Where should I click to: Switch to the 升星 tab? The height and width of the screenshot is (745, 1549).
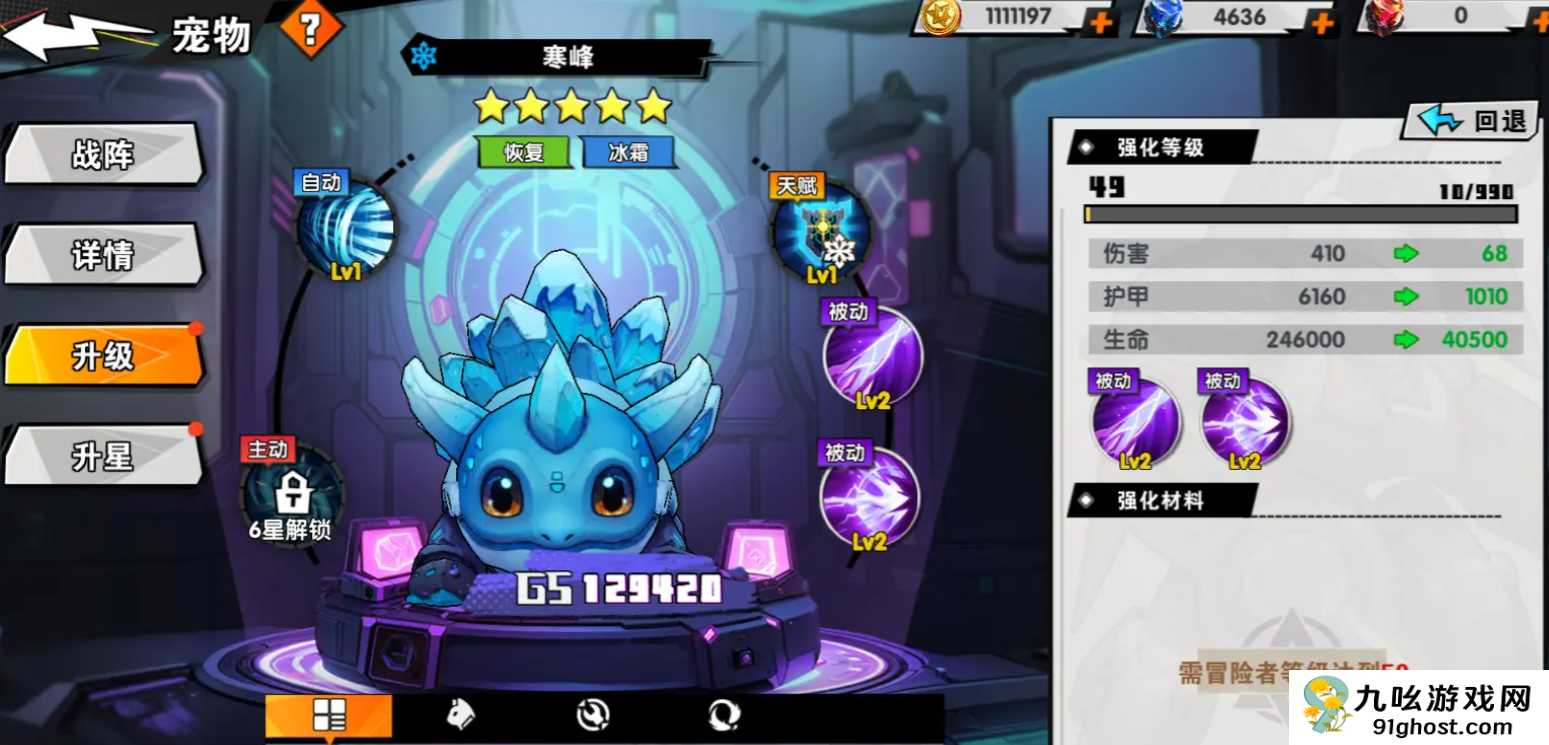(103, 457)
